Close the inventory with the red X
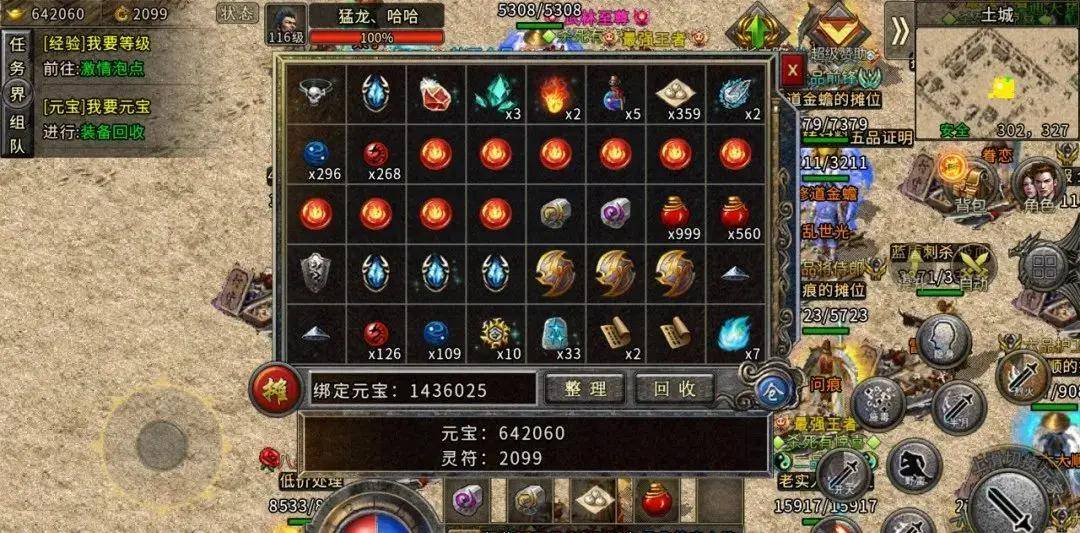This screenshot has height=533, width=1080. (792, 70)
